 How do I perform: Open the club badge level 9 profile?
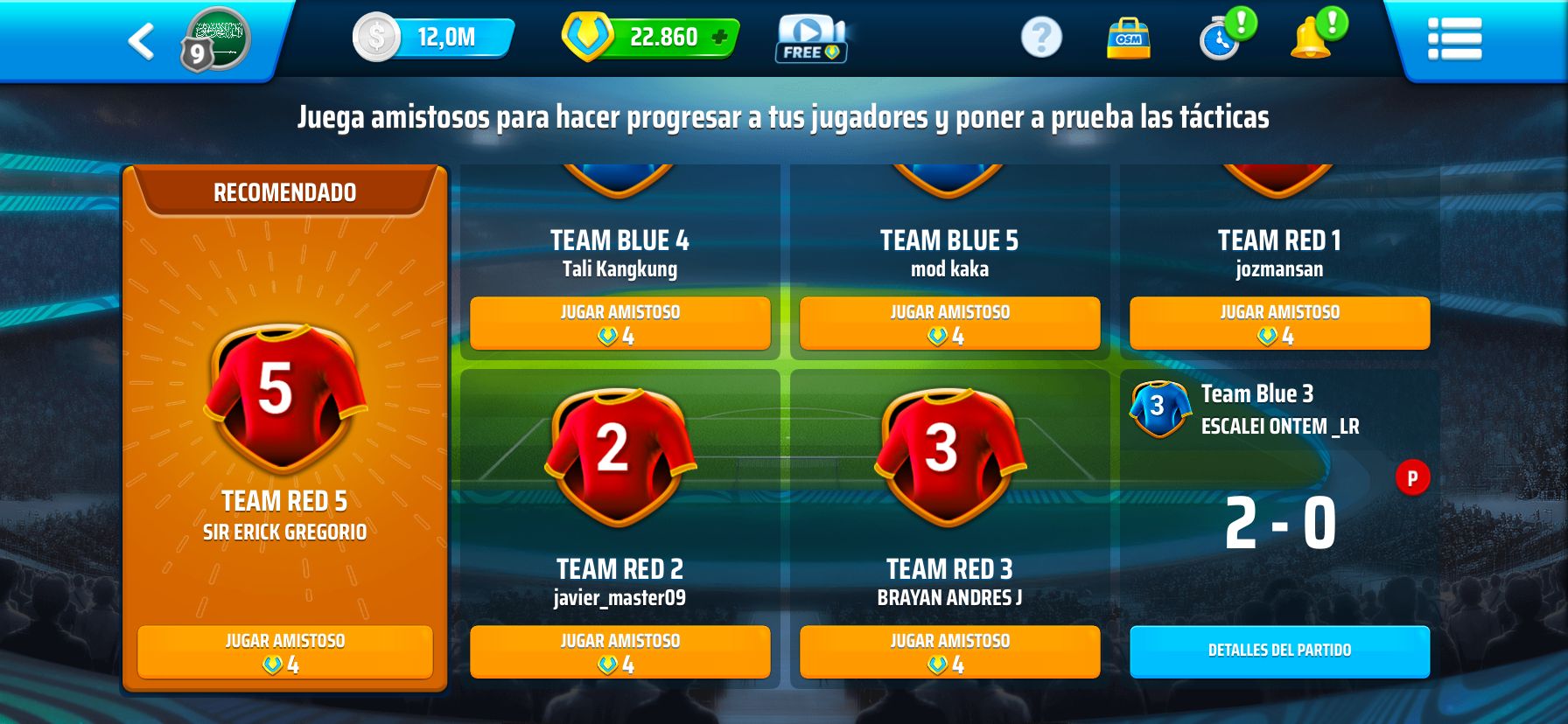tap(215, 39)
